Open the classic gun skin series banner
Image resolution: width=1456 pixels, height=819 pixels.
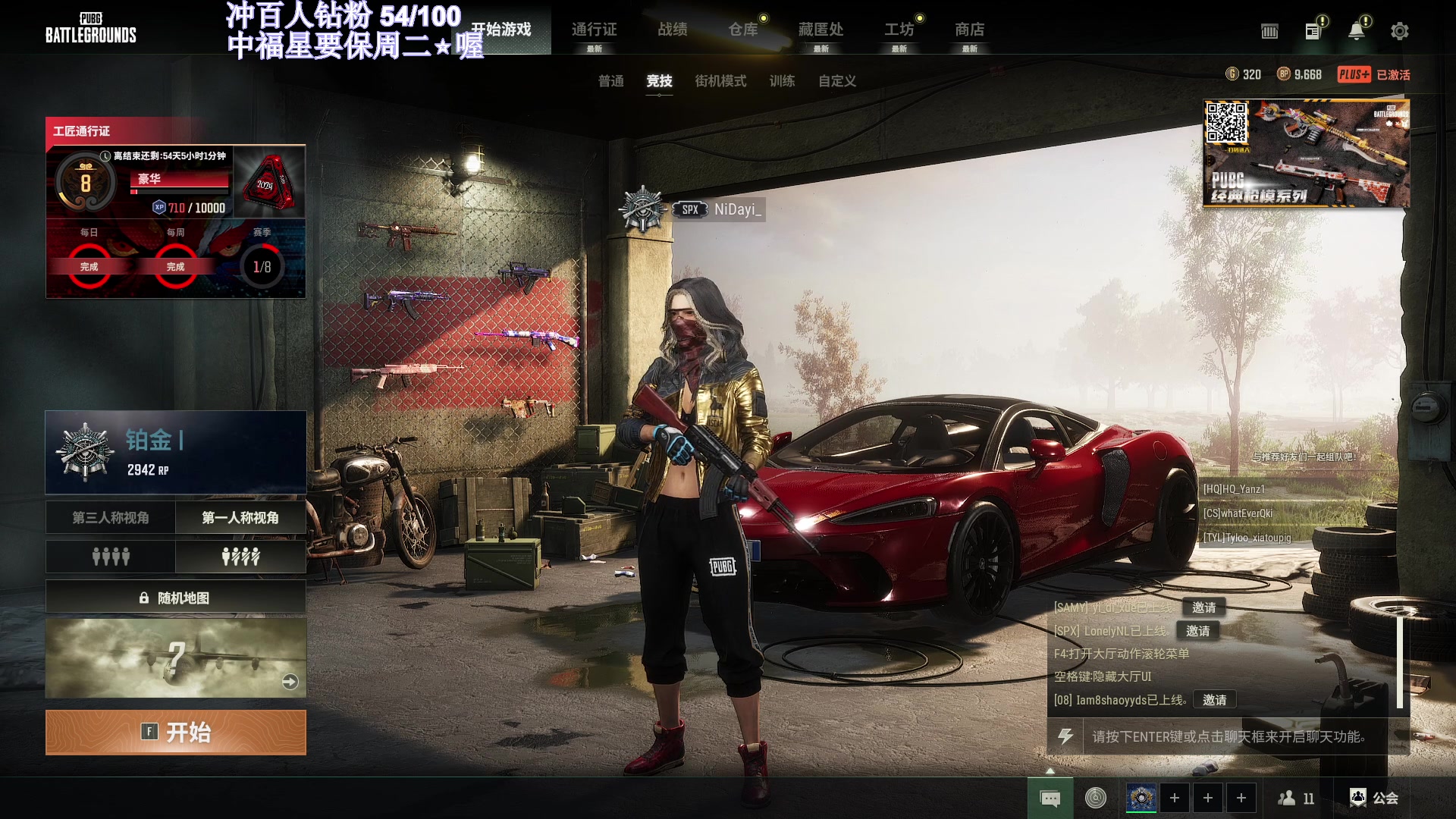1306,154
